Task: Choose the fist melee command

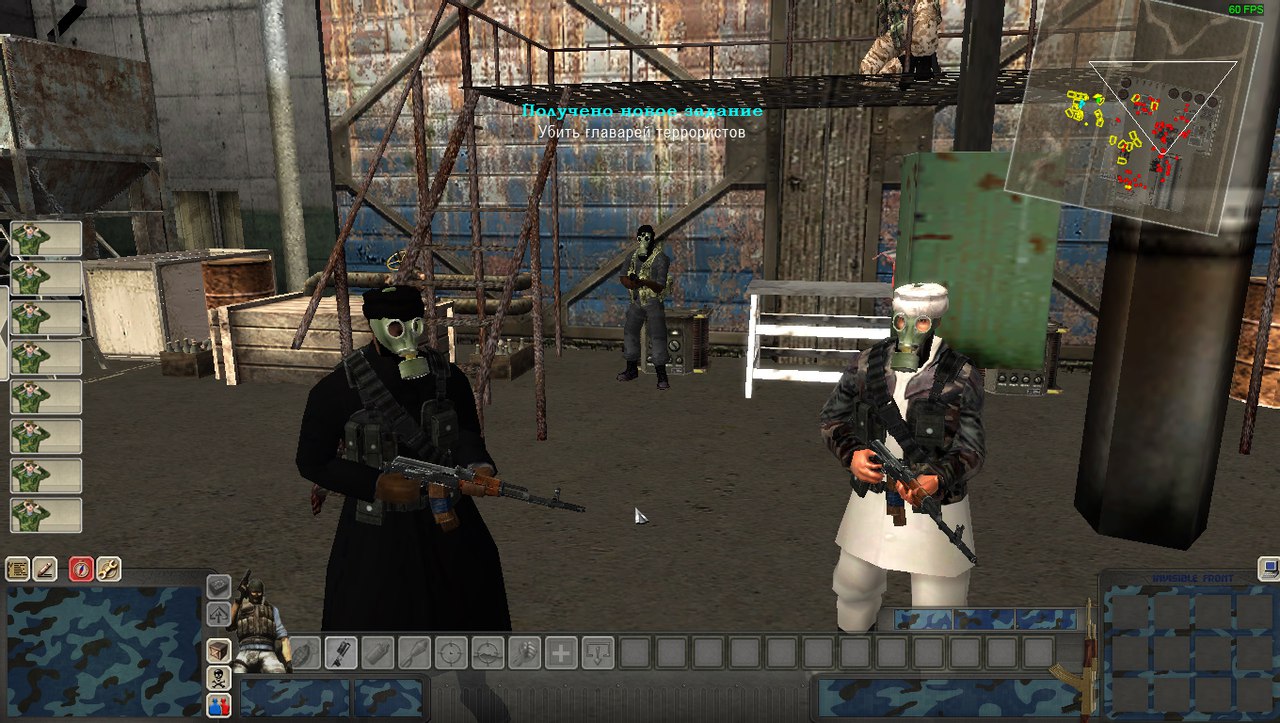Action: (524, 653)
